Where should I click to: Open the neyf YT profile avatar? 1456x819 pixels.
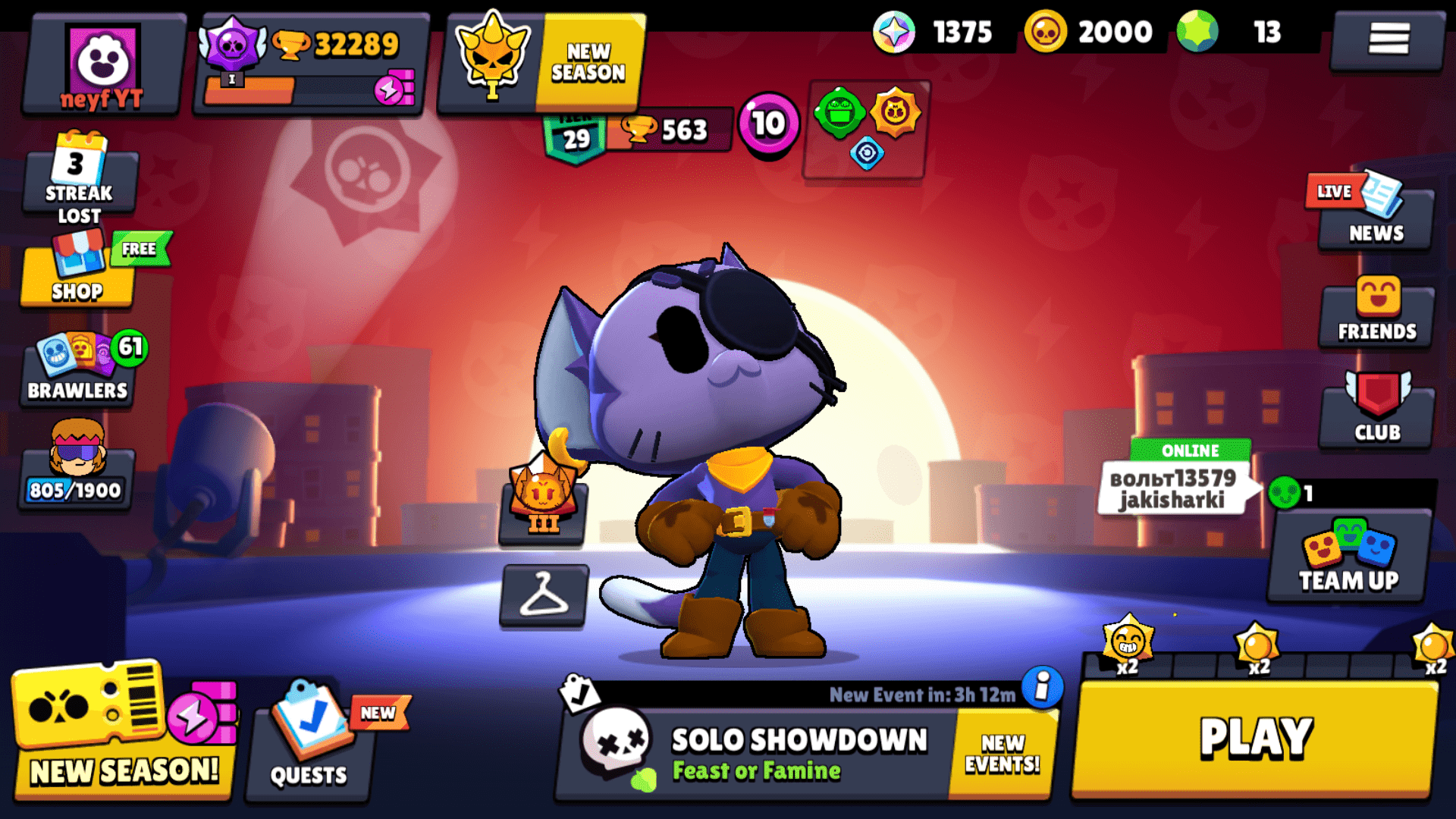pyautogui.click(x=102, y=61)
